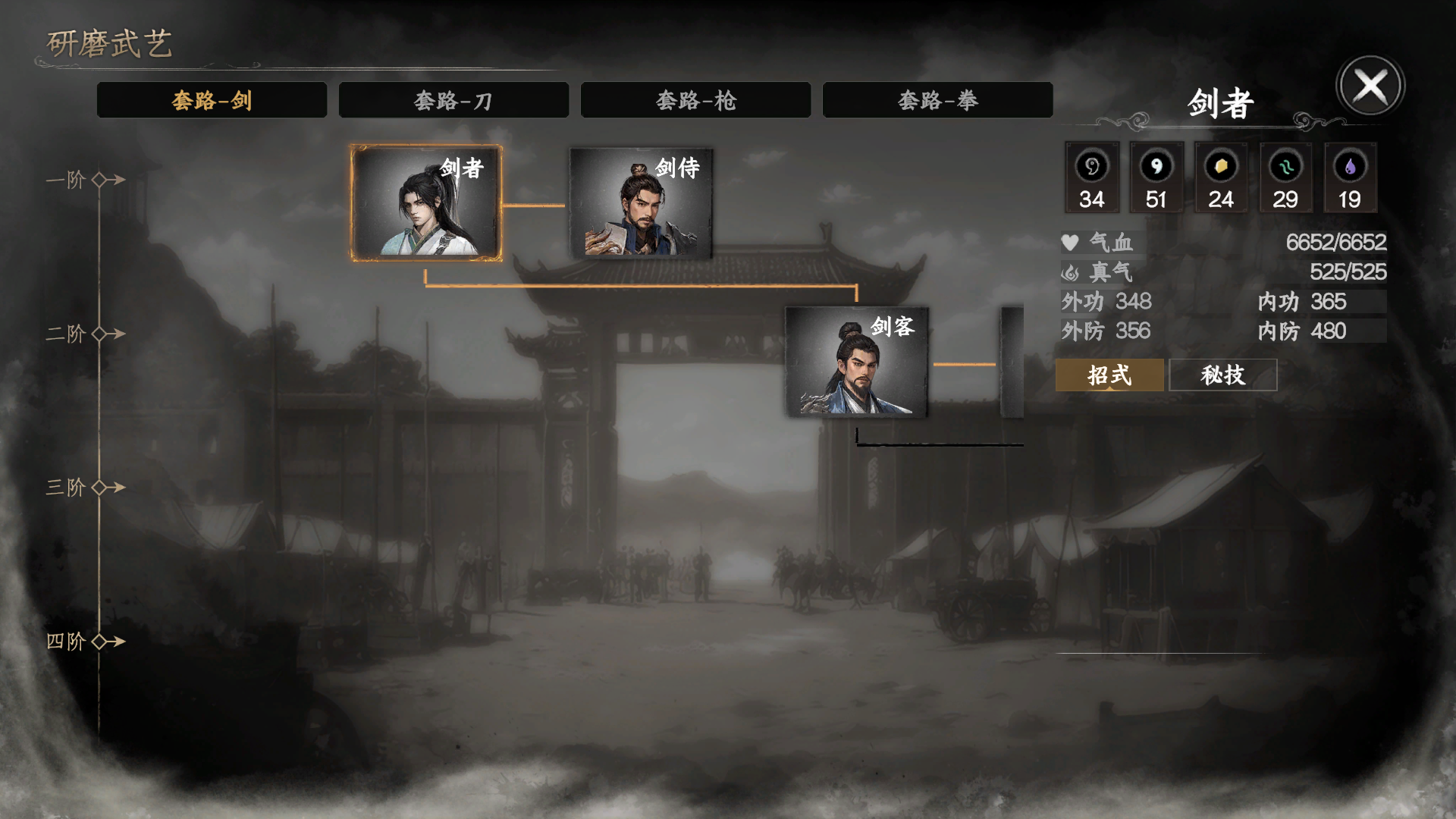The height and width of the screenshot is (819, 1456).
Task: Click the 招式 button
Action: pyautogui.click(x=1109, y=375)
